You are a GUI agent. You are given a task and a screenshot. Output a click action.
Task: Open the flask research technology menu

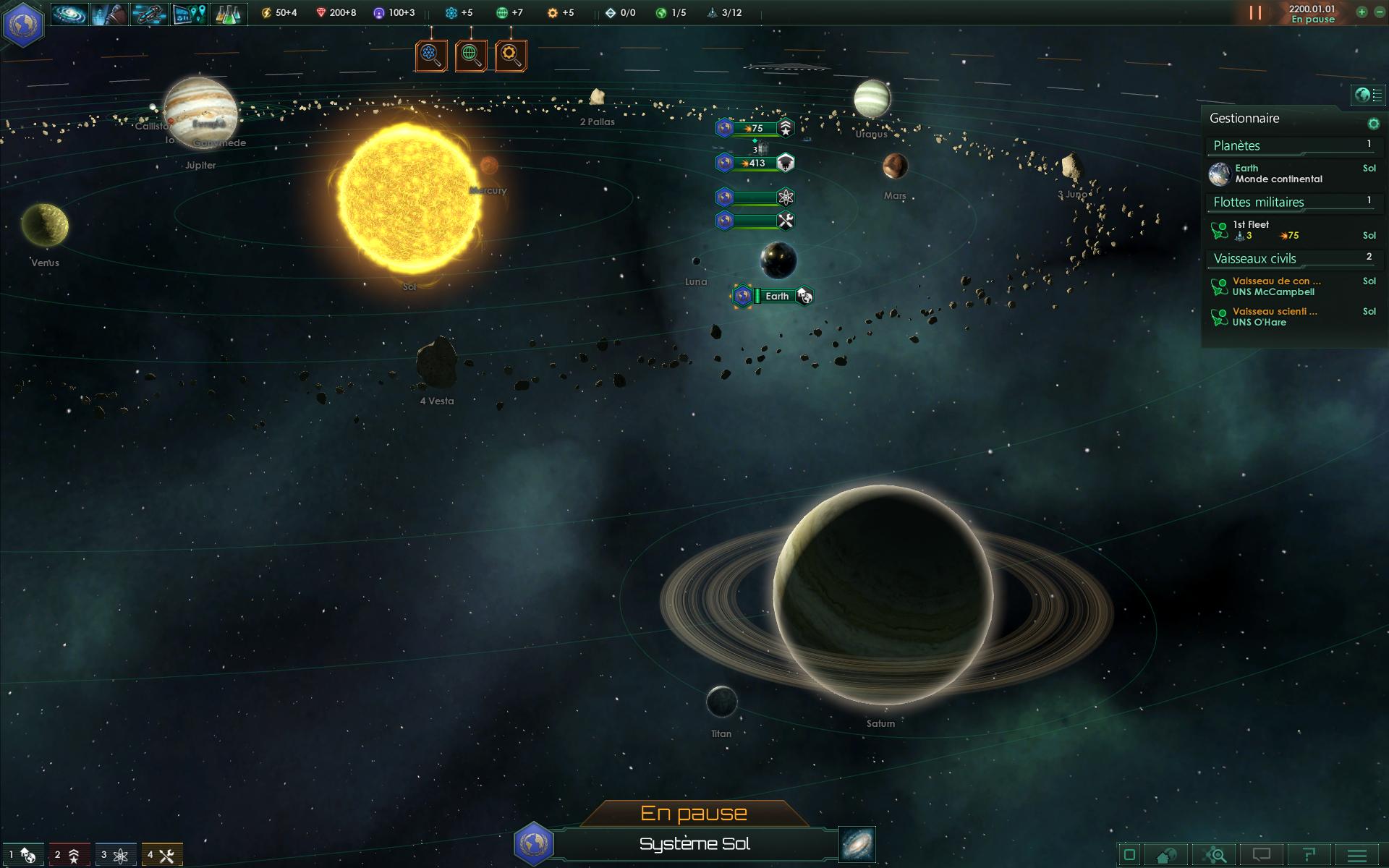(229, 14)
